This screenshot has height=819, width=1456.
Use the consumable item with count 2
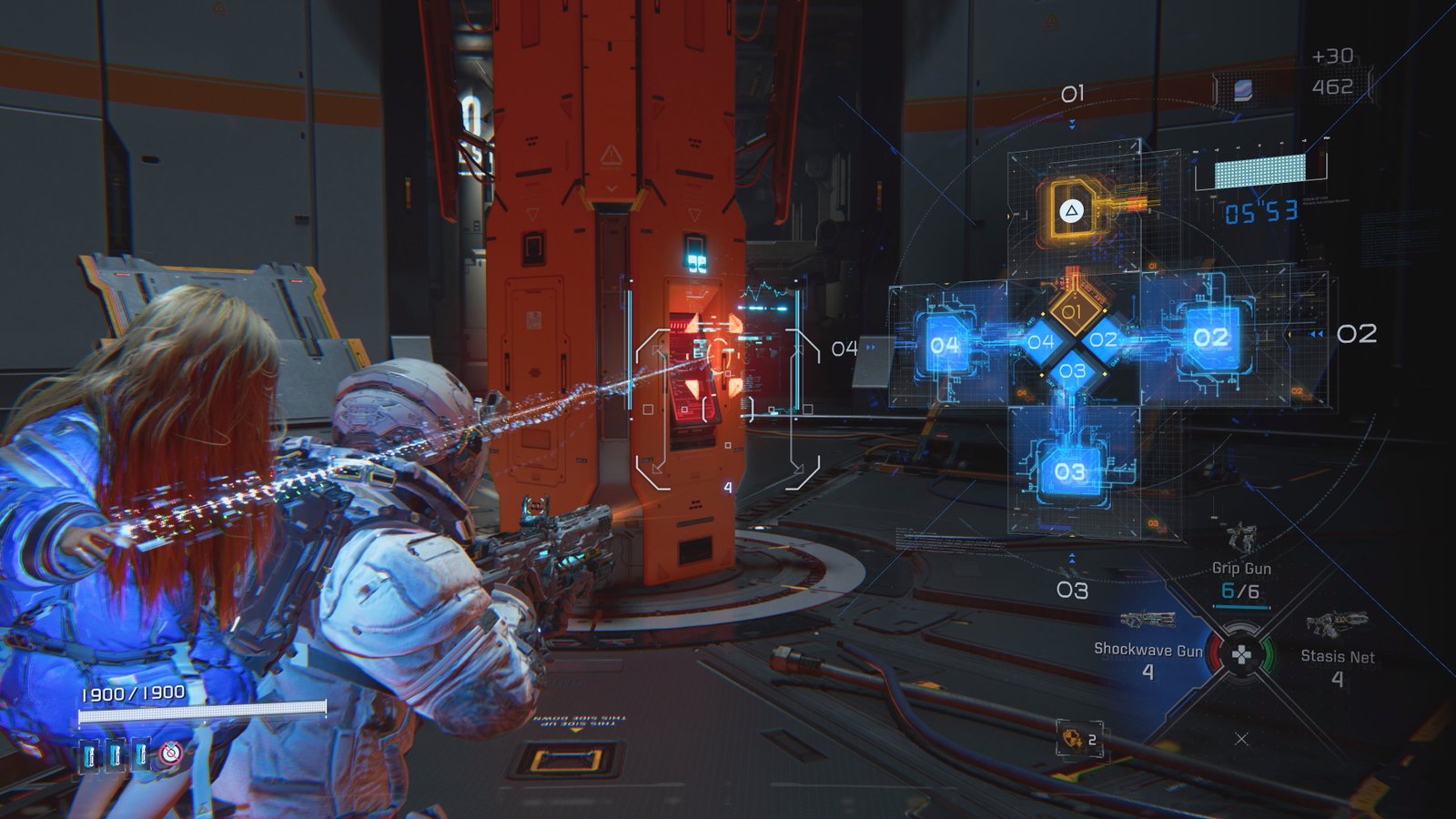tap(1076, 739)
